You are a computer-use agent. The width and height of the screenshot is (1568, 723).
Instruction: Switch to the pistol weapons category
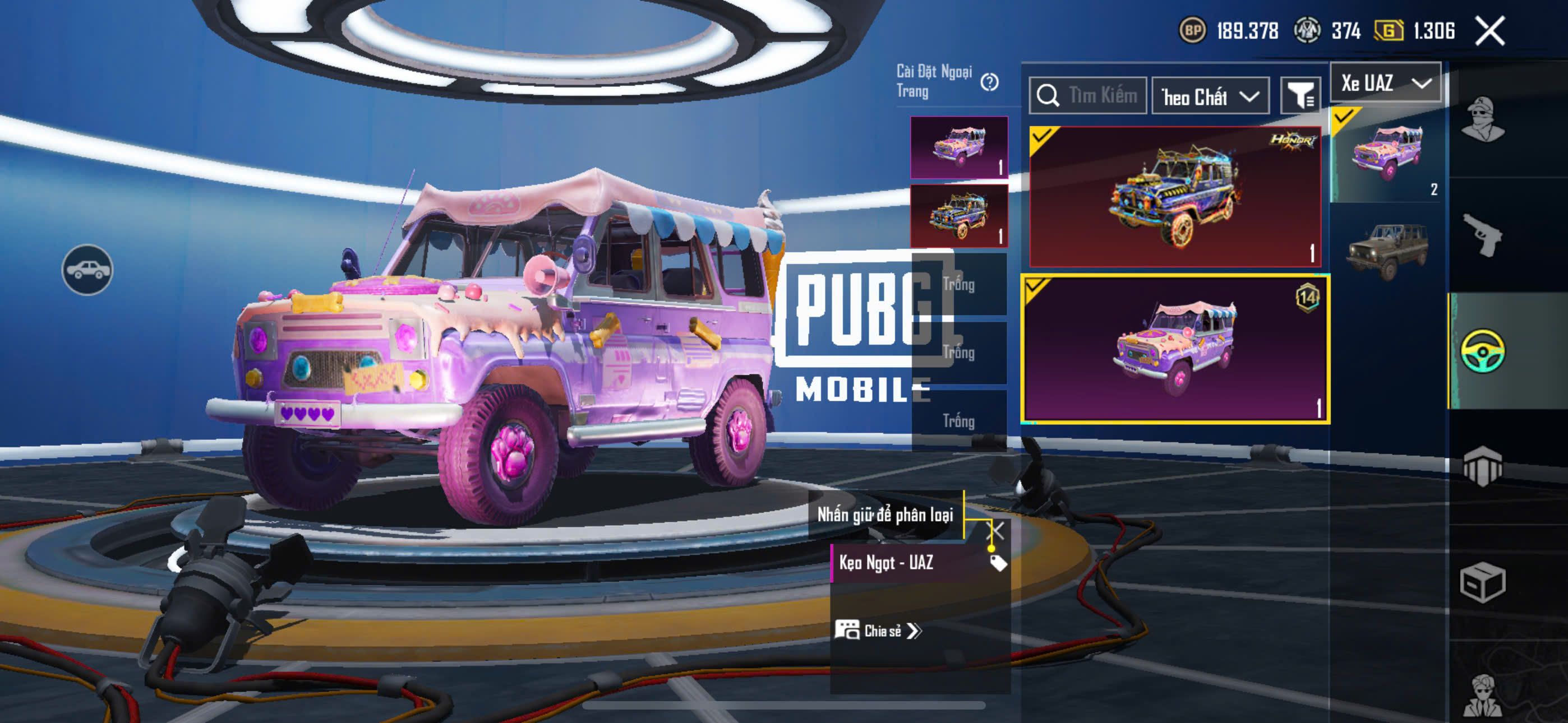click(1483, 235)
